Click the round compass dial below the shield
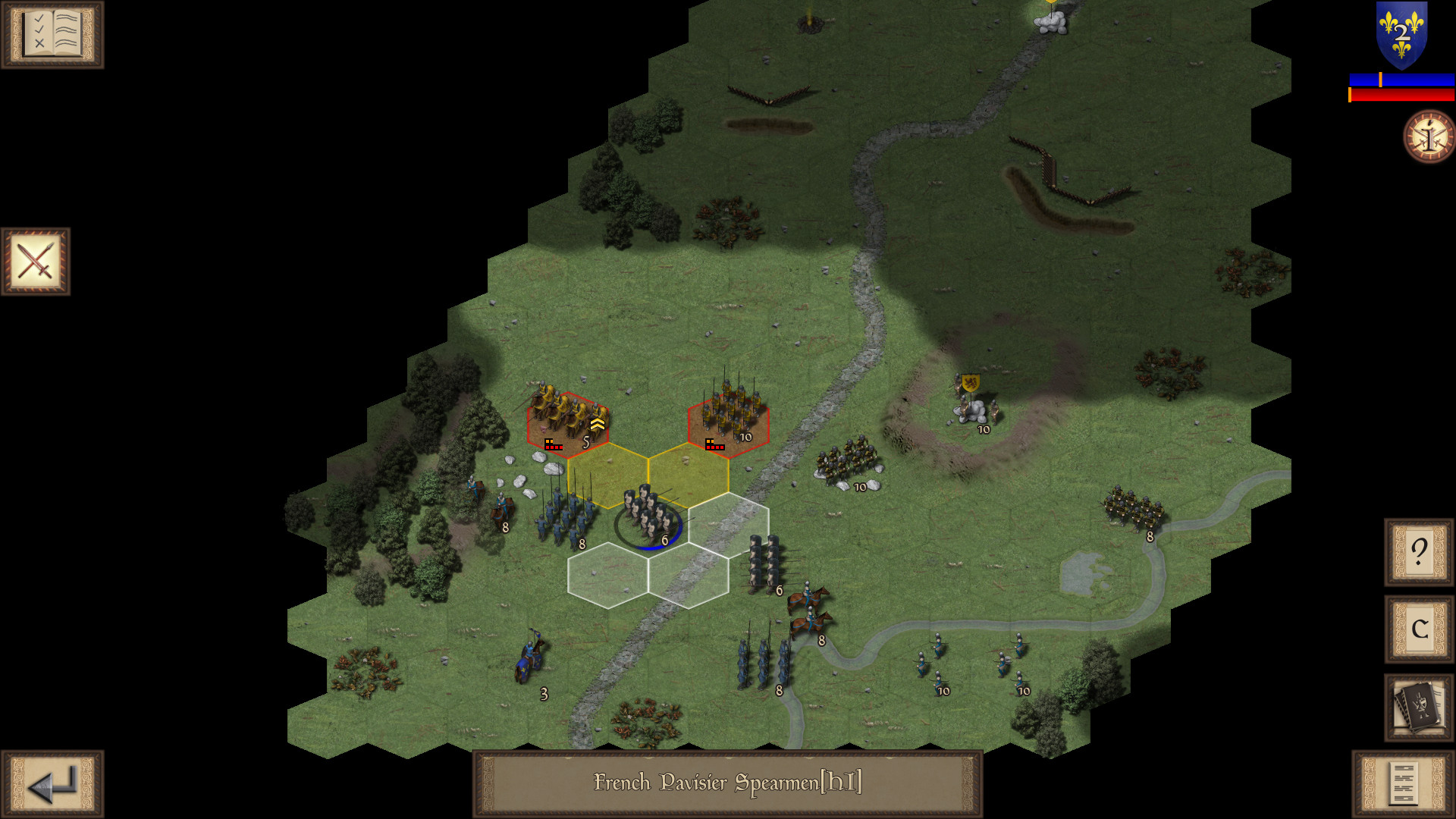1456x819 pixels. click(1429, 137)
